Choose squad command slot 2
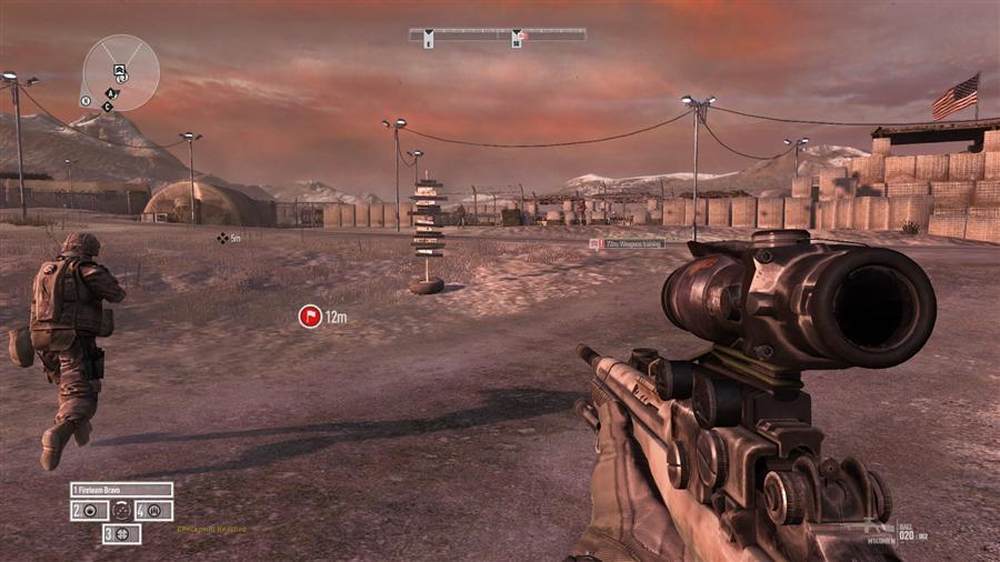The width and height of the screenshot is (1000, 562). 89,510
